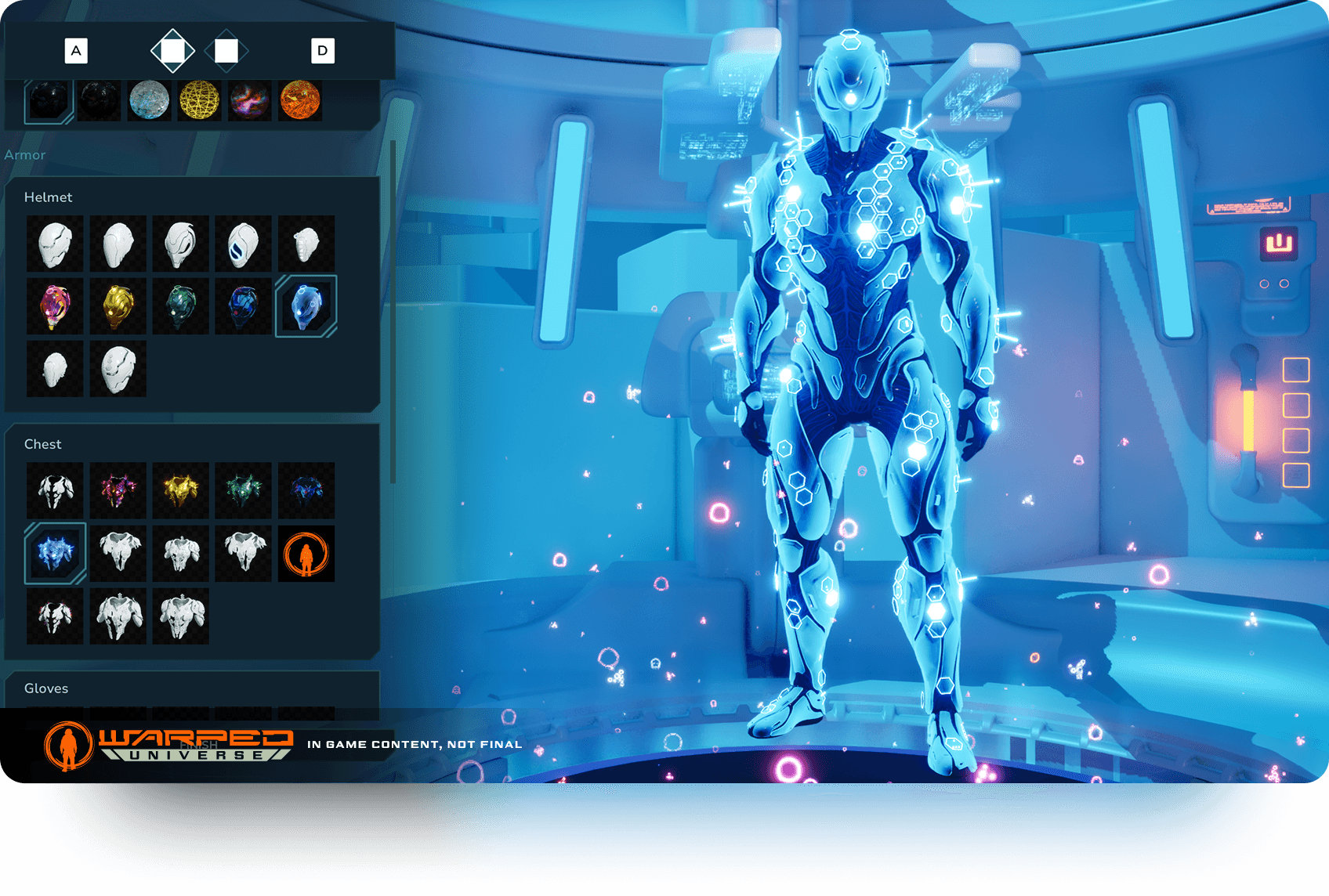Select the white helmet with blue visor stripe
The image size is (1329, 896).
coord(243,244)
